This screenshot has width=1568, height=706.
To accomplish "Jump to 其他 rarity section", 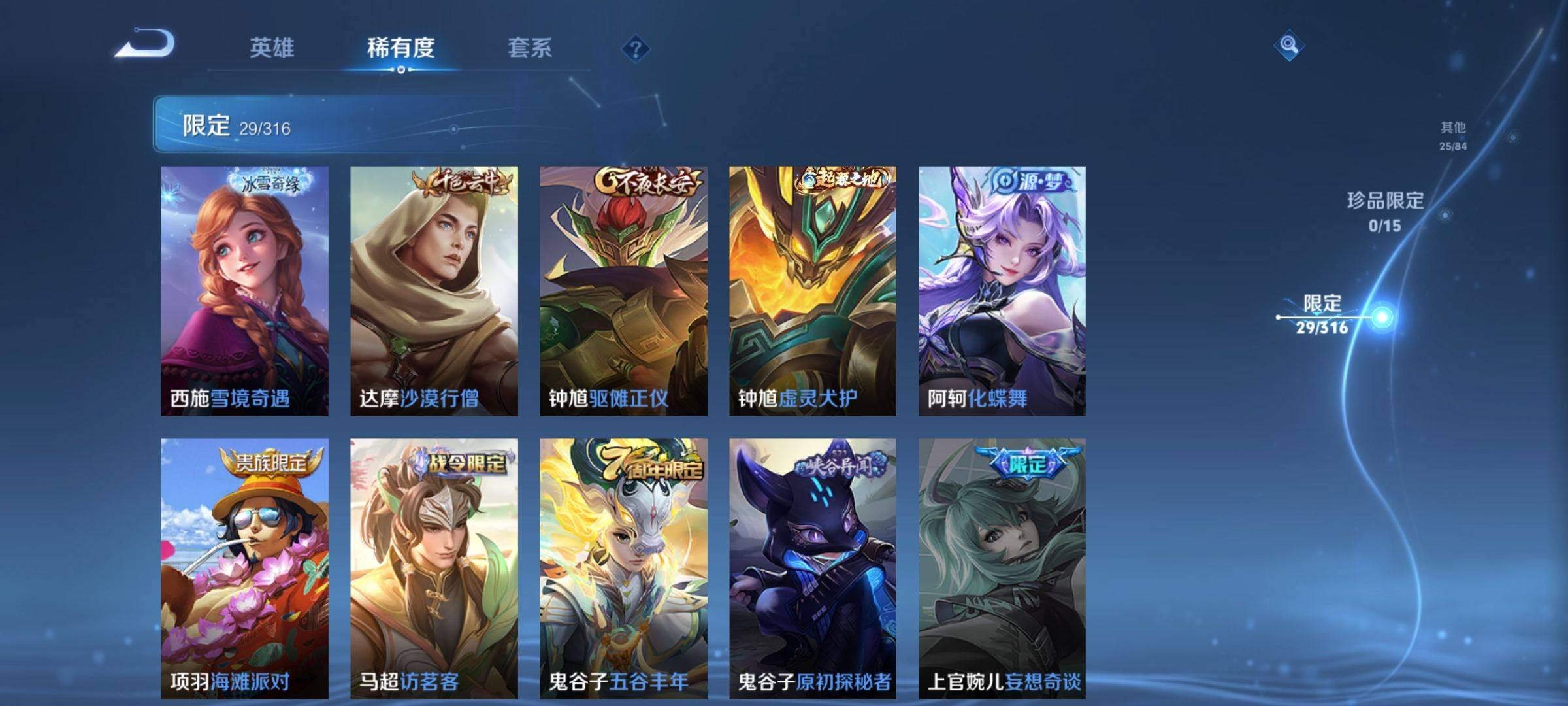I will 1453,135.
